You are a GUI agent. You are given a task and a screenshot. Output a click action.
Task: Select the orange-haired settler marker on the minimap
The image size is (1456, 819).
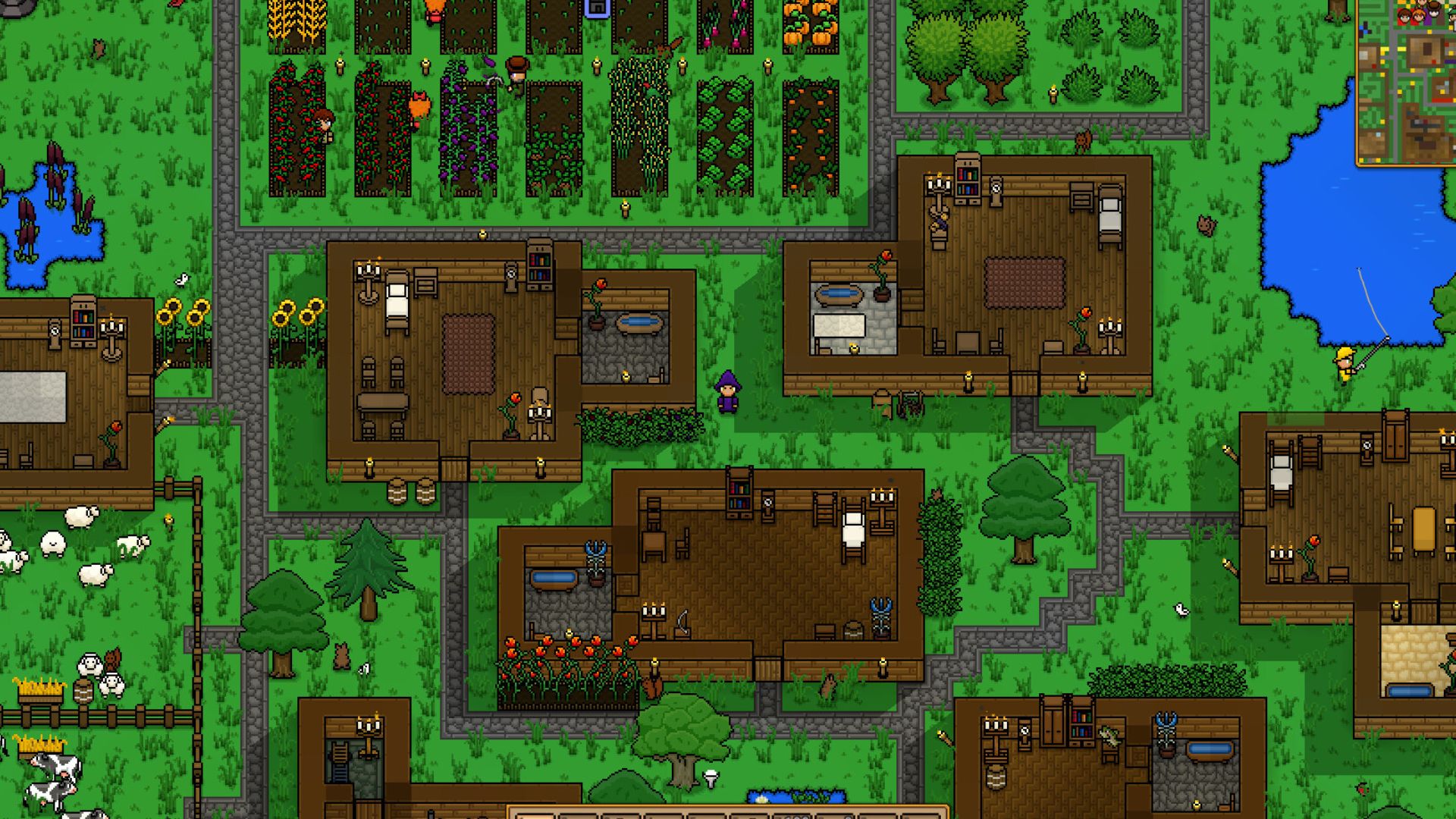click(1417, 15)
